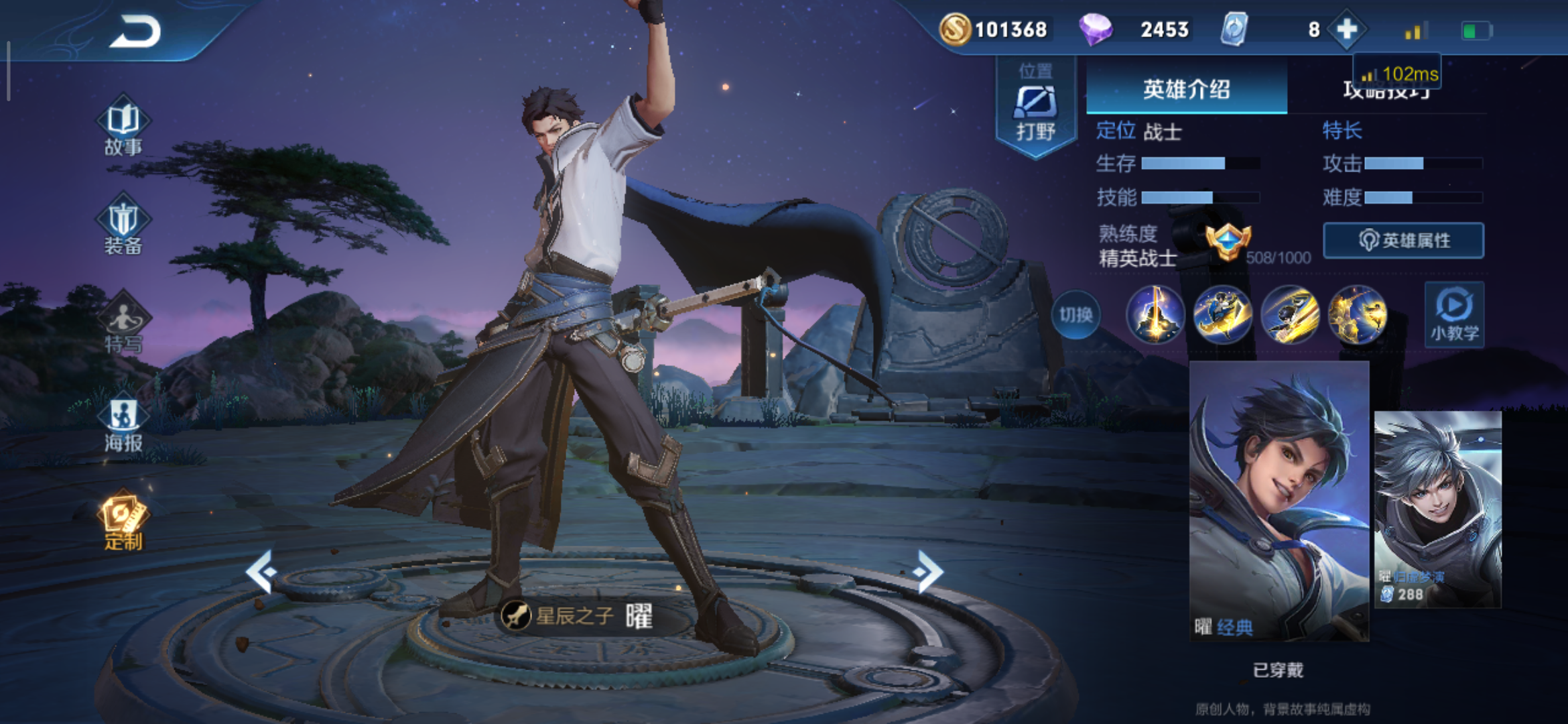Open the 英雄属性 hero attributes panel

(x=1403, y=240)
